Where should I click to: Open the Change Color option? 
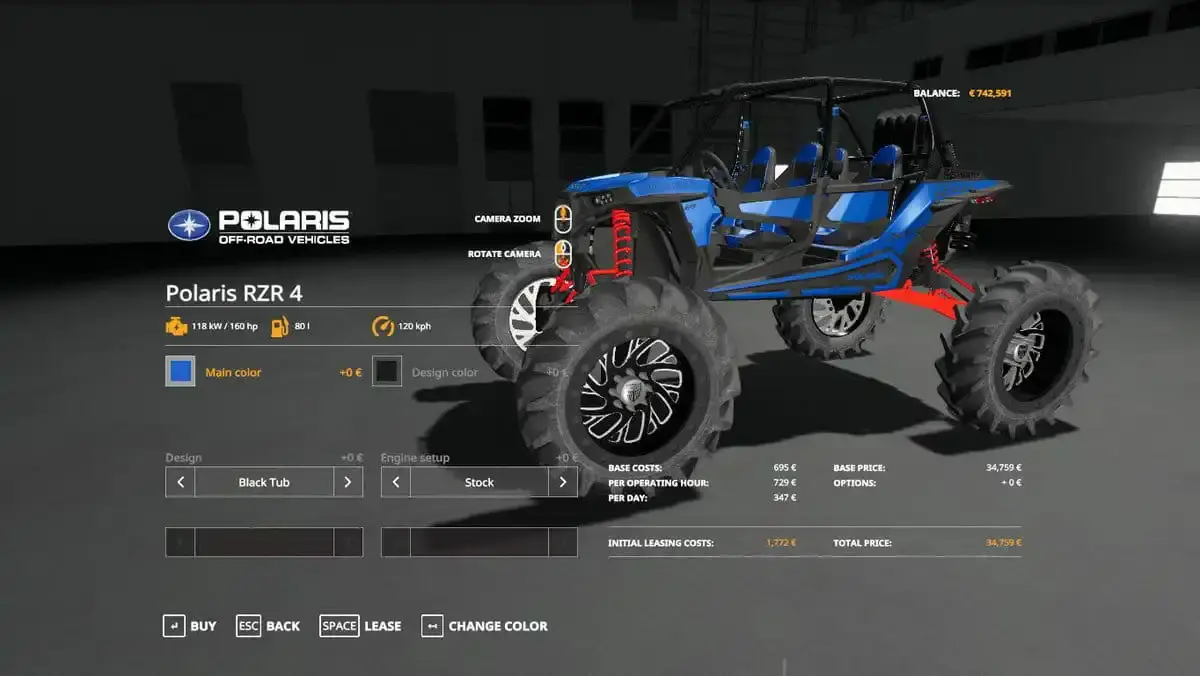[x=485, y=626]
